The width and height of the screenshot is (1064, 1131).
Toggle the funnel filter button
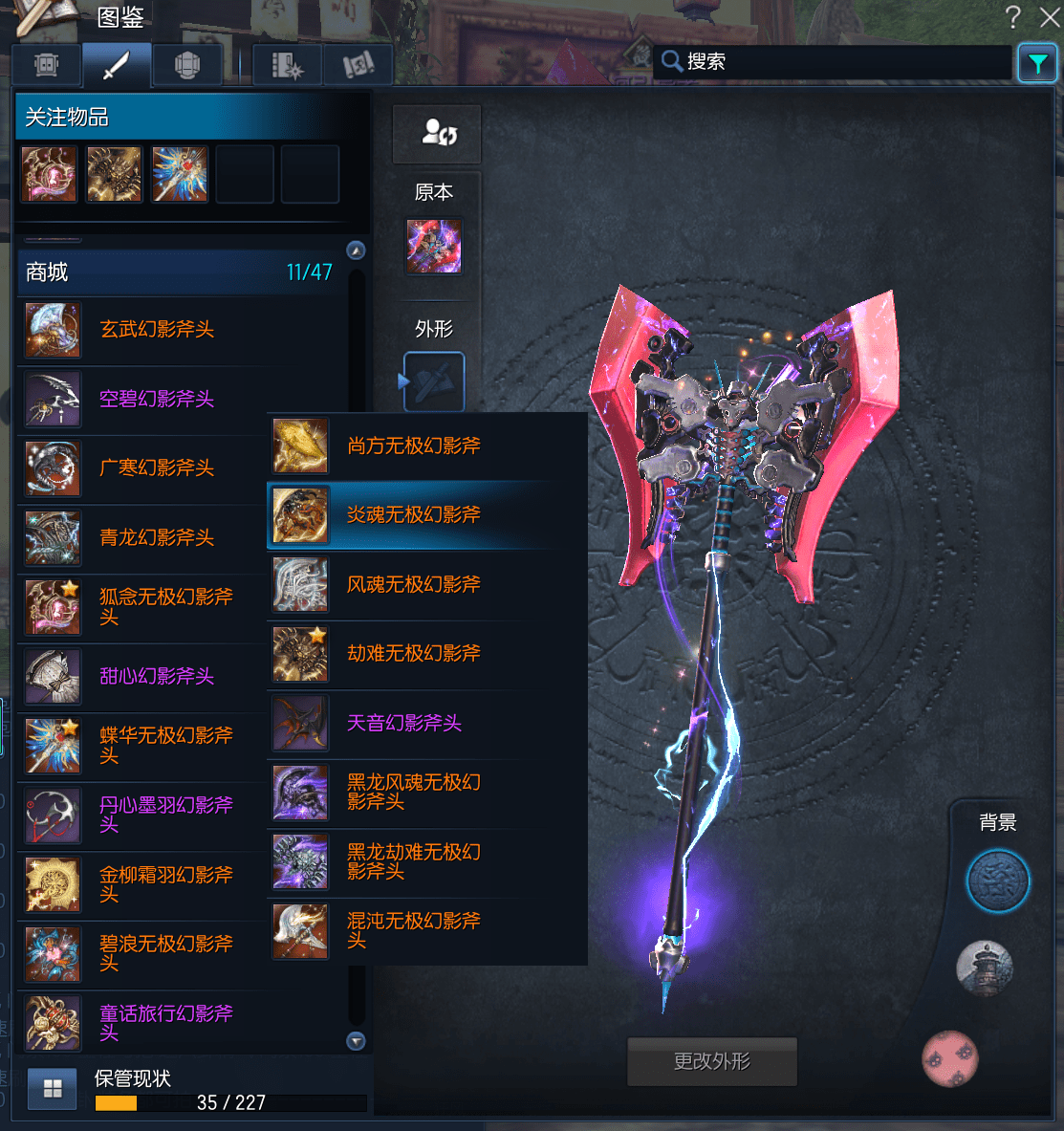pyautogui.click(x=1037, y=64)
